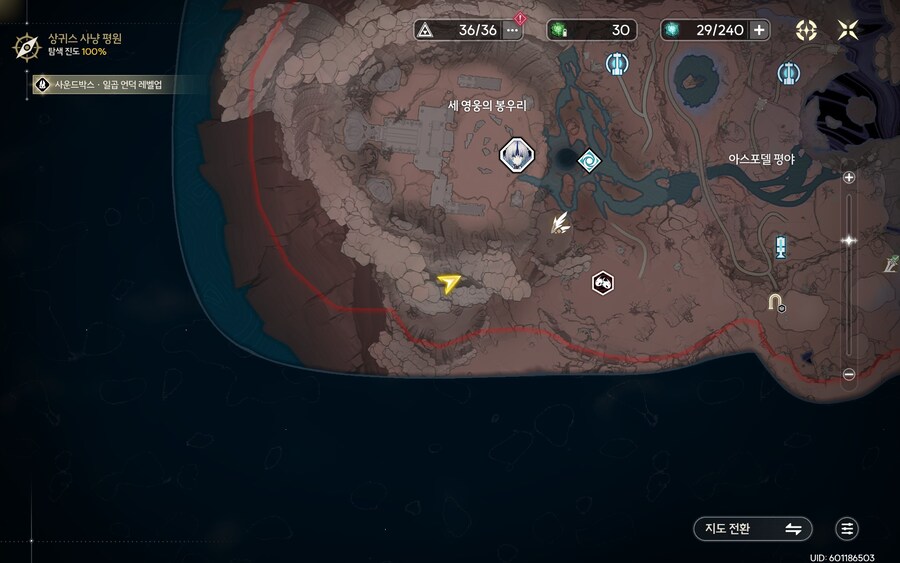Open the four-point star icon beside the close button
Viewport: 900px width, 563px height.
806,30
